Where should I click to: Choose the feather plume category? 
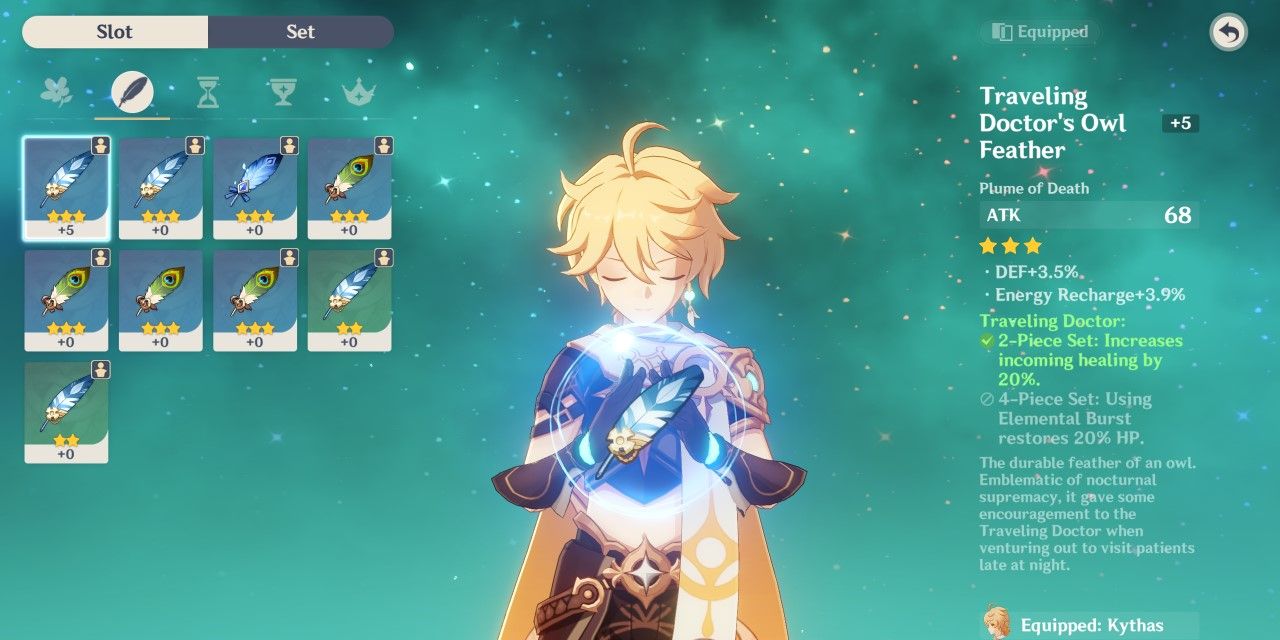click(132, 93)
